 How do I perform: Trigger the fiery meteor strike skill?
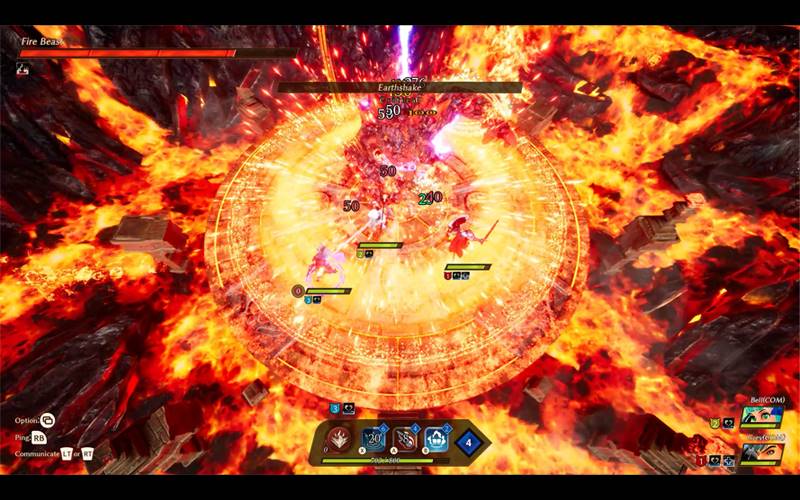tap(406, 439)
